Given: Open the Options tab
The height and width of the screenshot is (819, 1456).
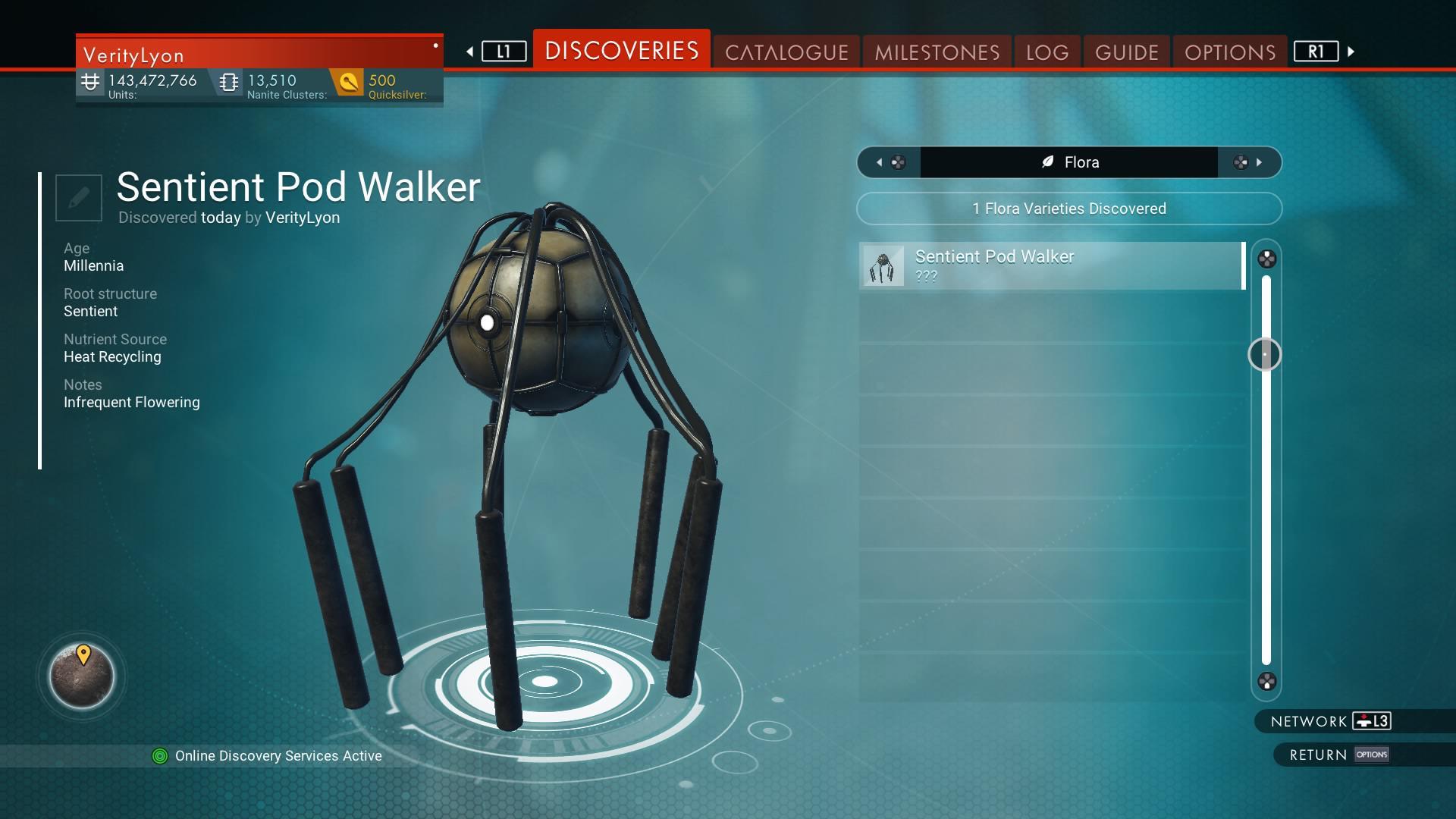Looking at the screenshot, I should pyautogui.click(x=1230, y=52).
